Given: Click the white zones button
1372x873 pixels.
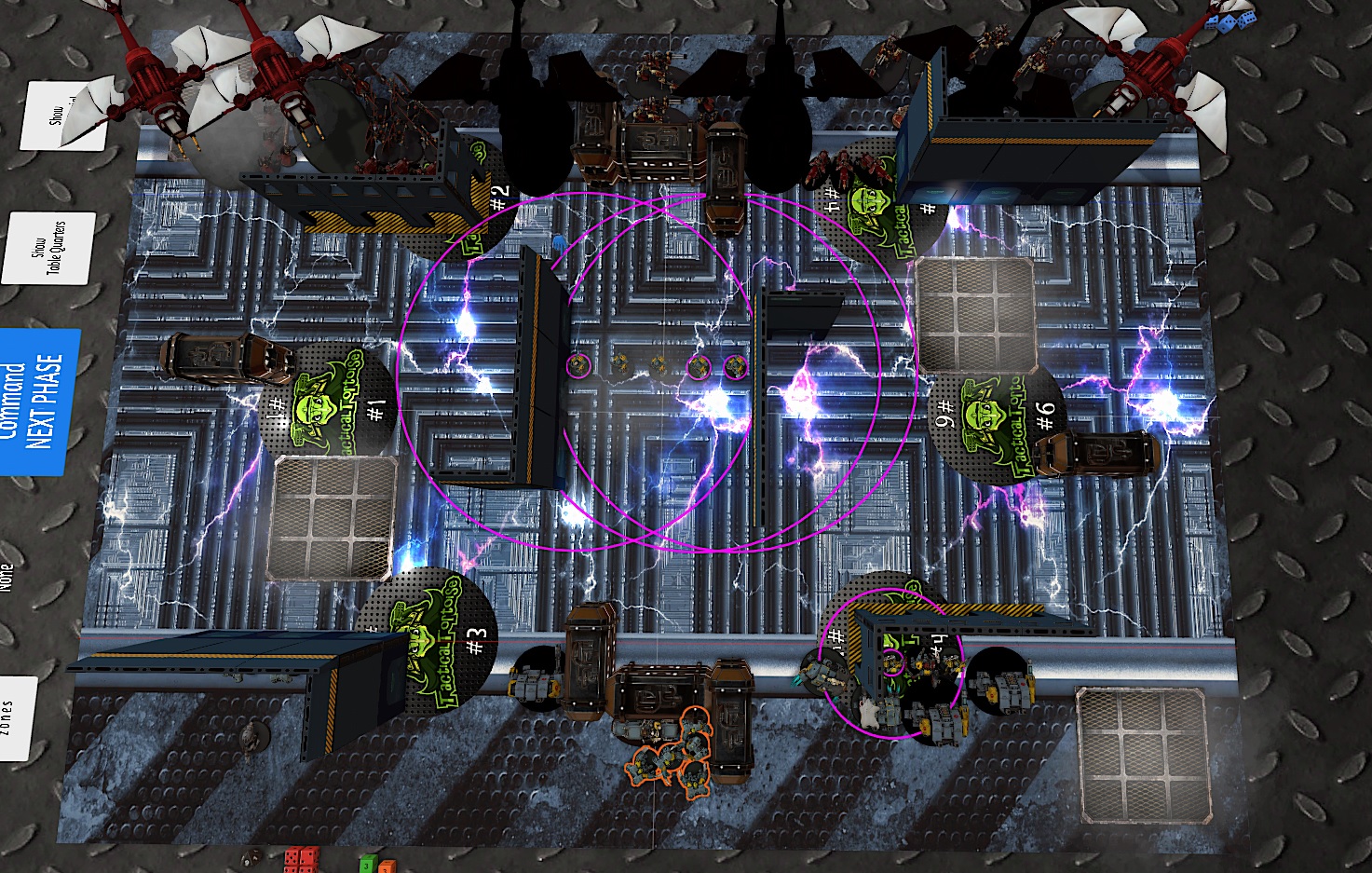Looking at the screenshot, I should tap(14, 717).
